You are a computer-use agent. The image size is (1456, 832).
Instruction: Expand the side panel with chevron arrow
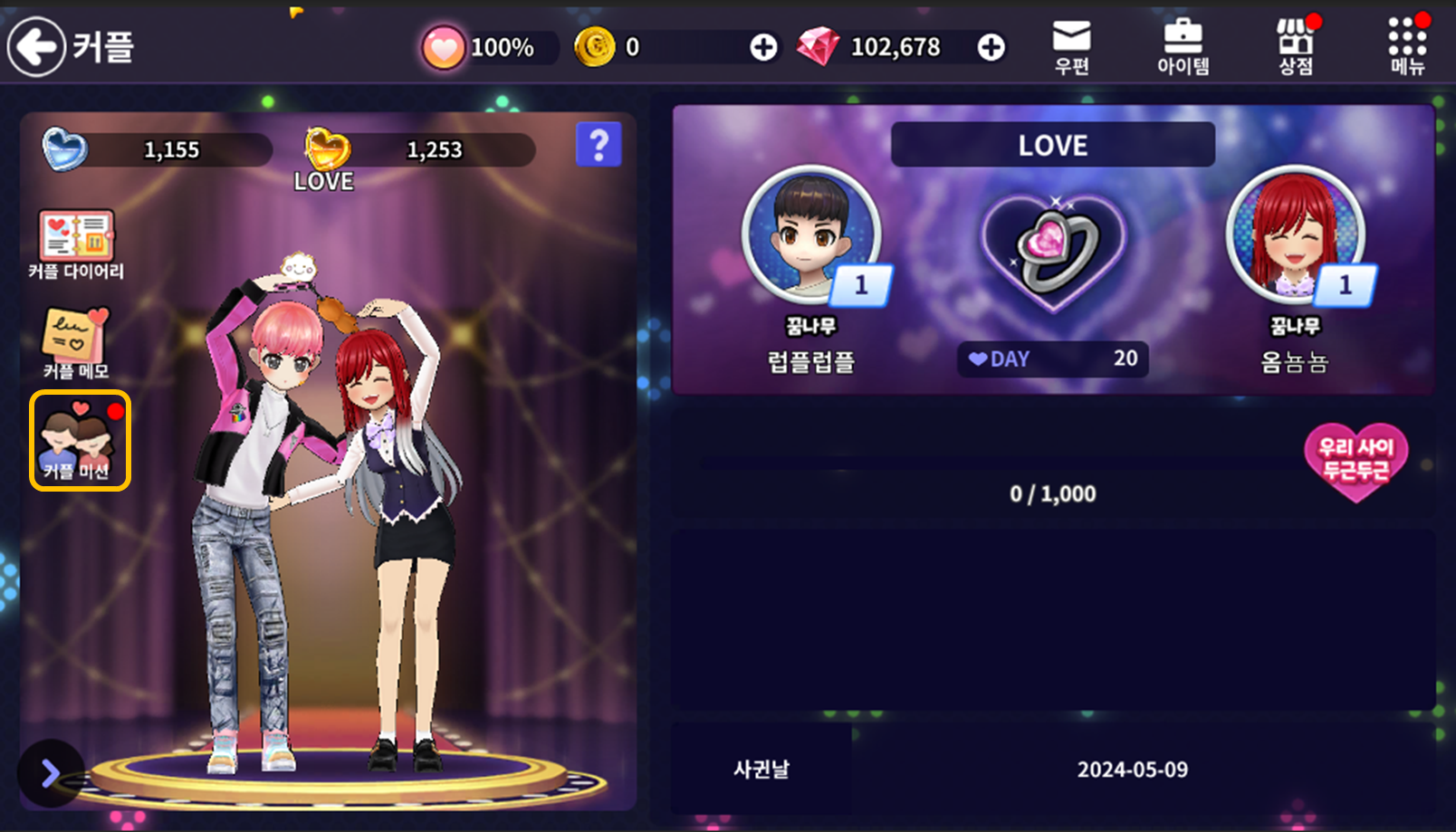click(50, 773)
